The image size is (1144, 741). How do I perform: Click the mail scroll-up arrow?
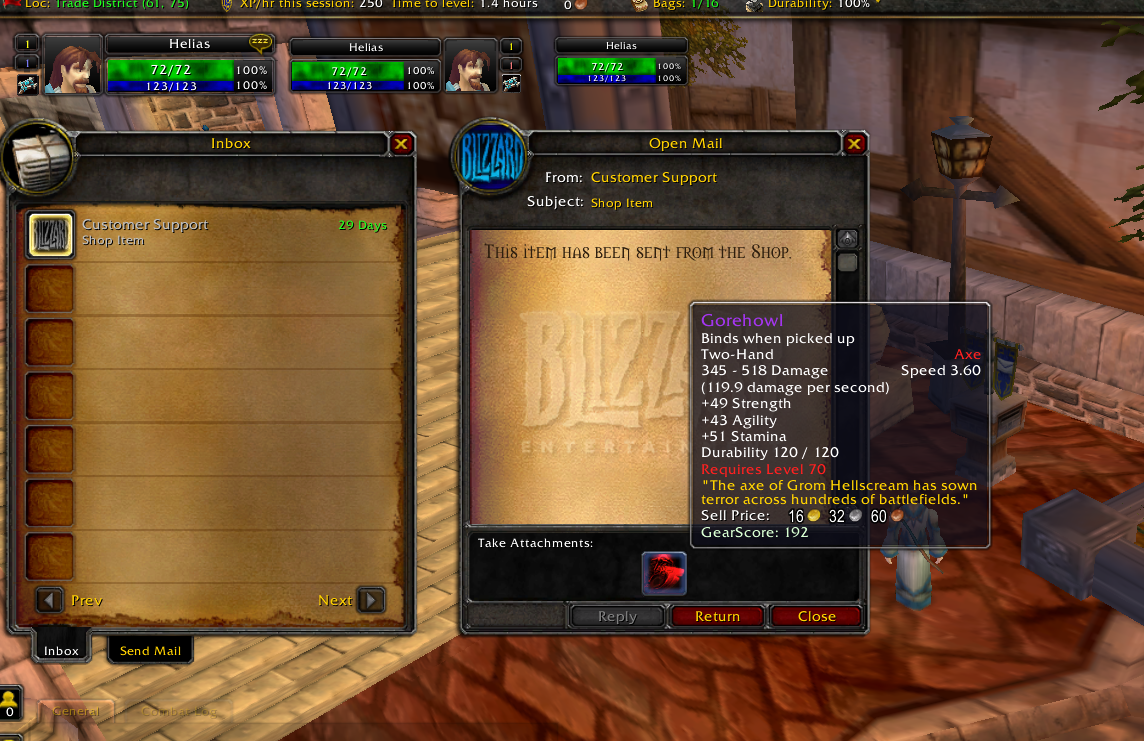(x=847, y=239)
